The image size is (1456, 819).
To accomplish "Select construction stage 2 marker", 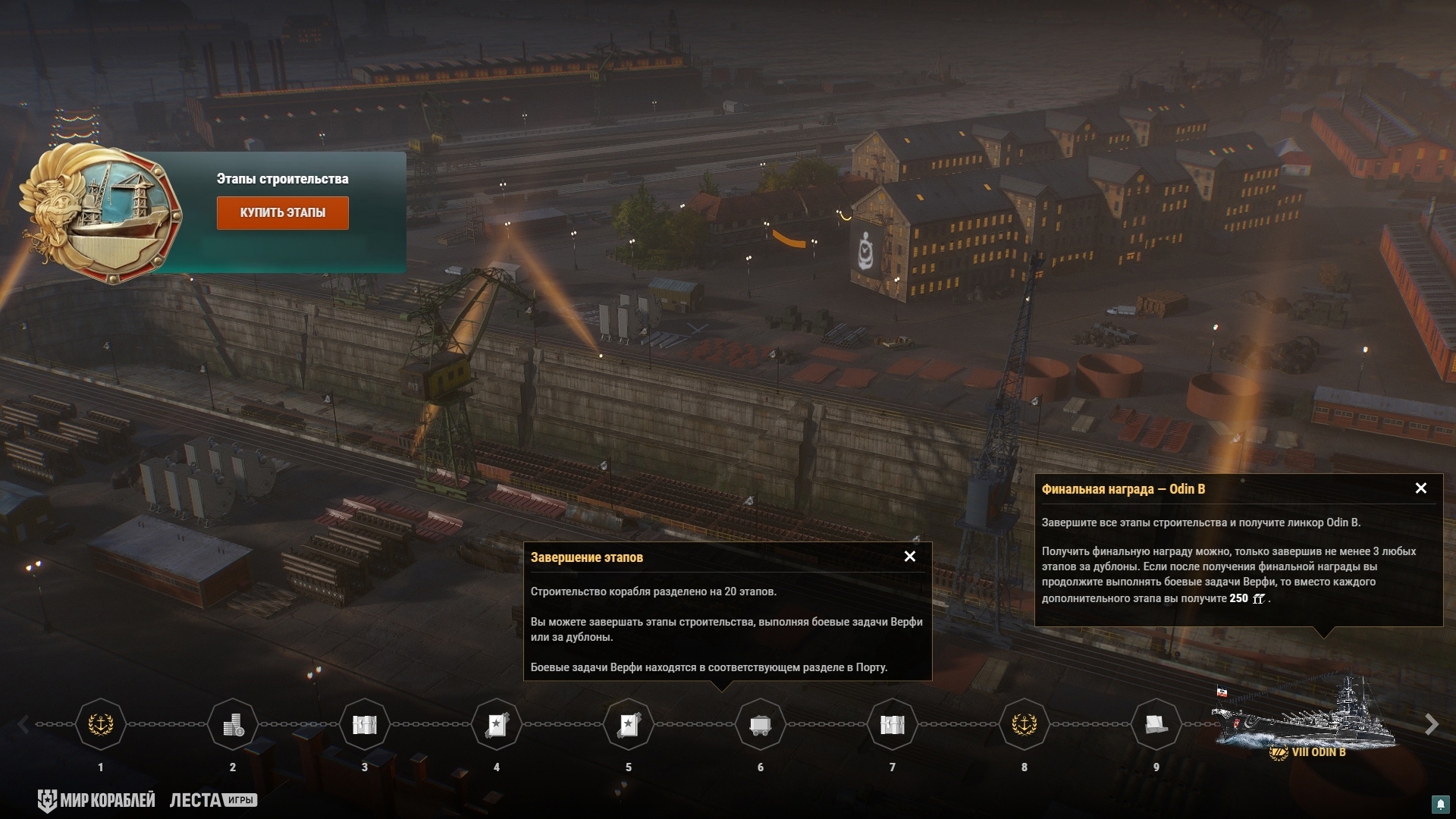I will point(233,725).
